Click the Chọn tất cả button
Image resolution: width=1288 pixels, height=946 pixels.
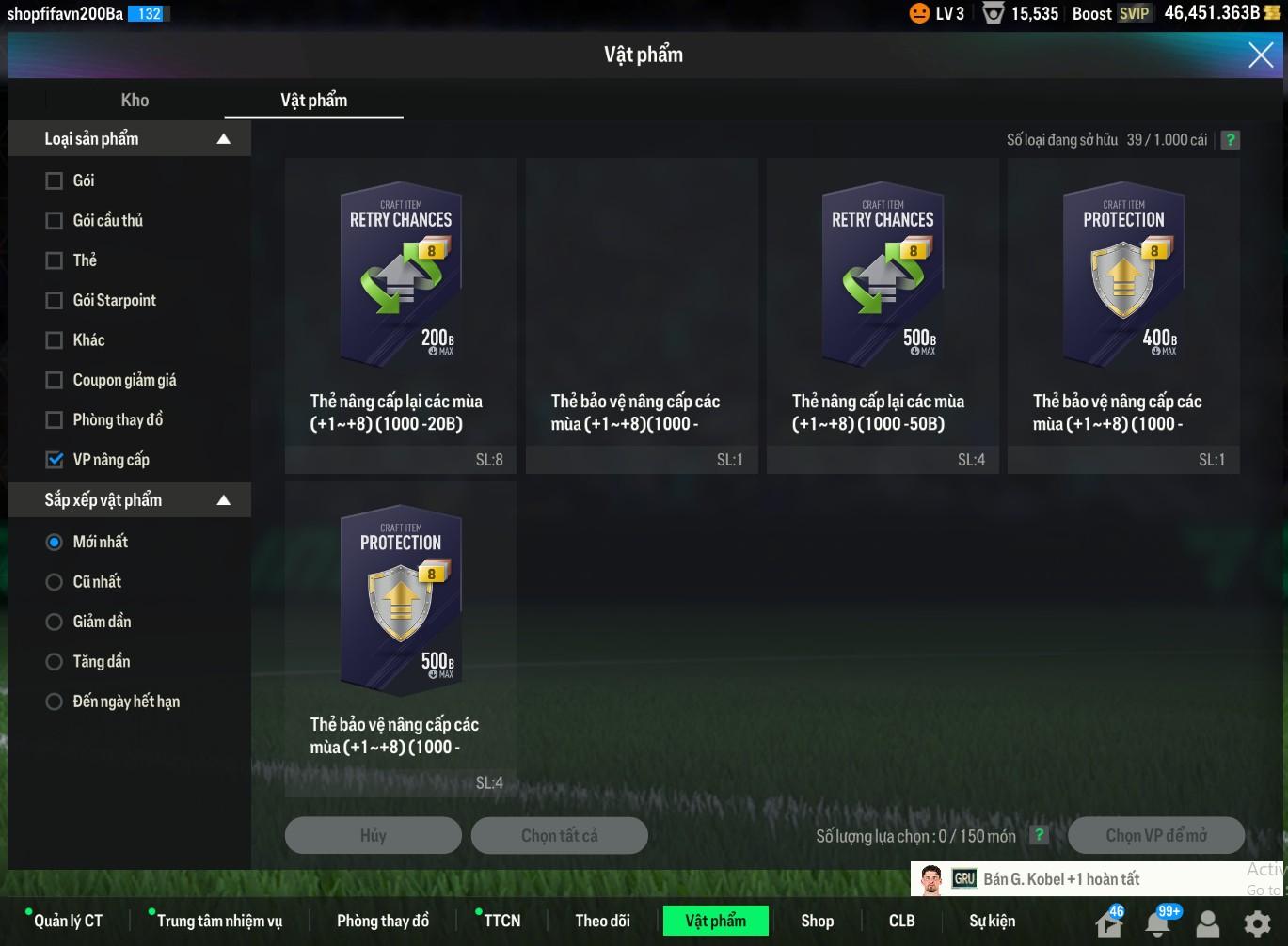559,835
